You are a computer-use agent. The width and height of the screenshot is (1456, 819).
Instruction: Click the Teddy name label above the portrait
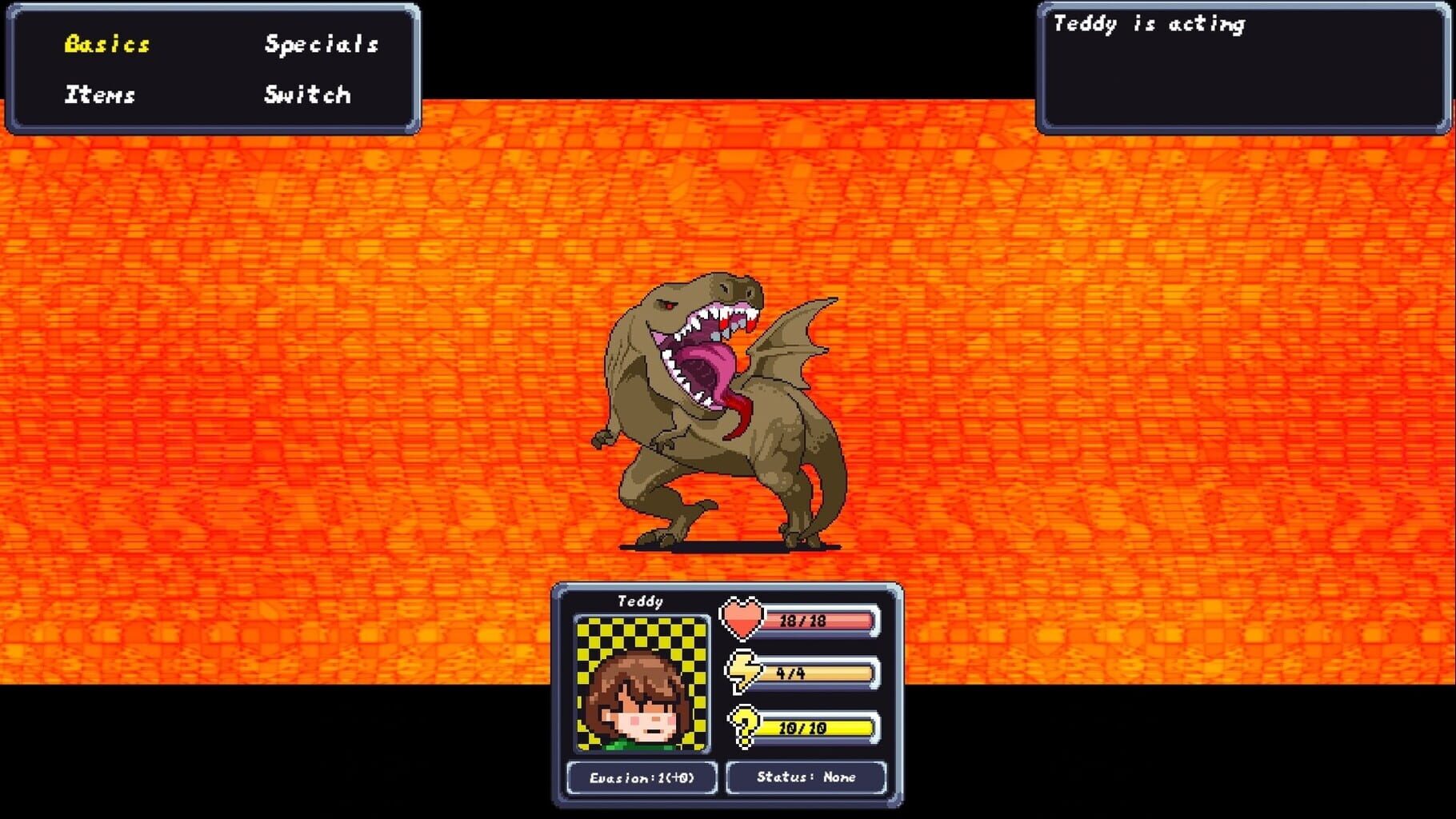642,600
